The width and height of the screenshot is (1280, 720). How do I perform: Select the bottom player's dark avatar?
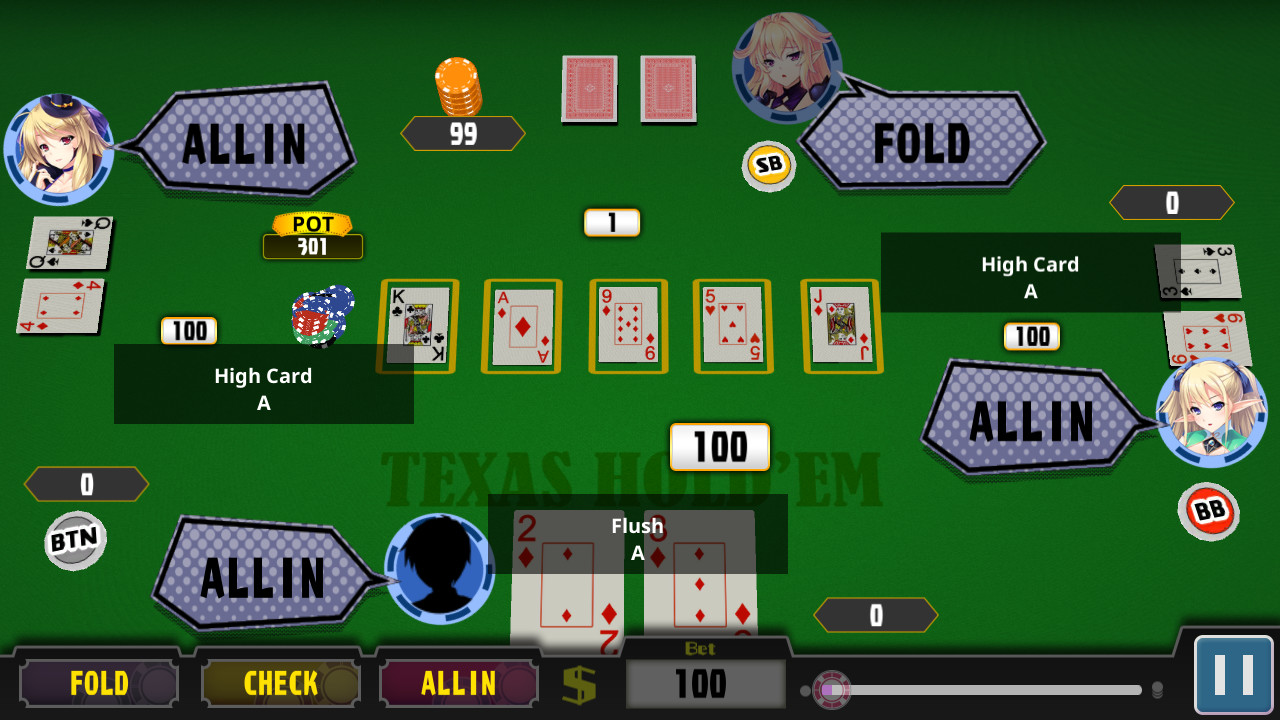[440, 569]
